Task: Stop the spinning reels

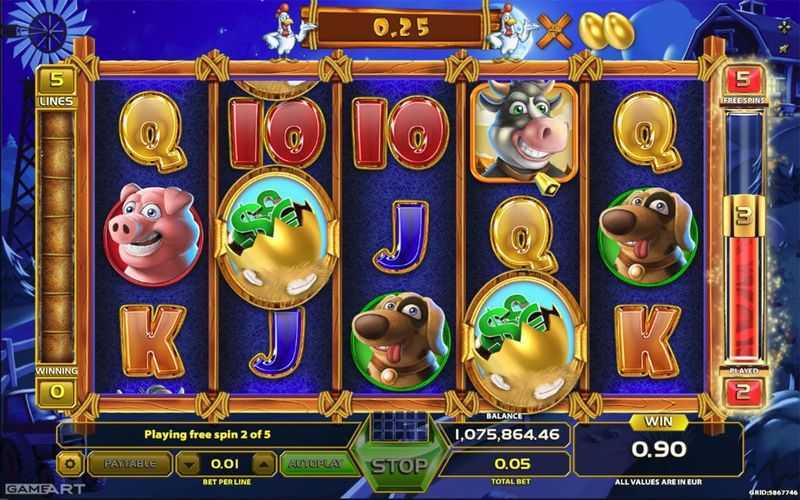Action: click(399, 465)
